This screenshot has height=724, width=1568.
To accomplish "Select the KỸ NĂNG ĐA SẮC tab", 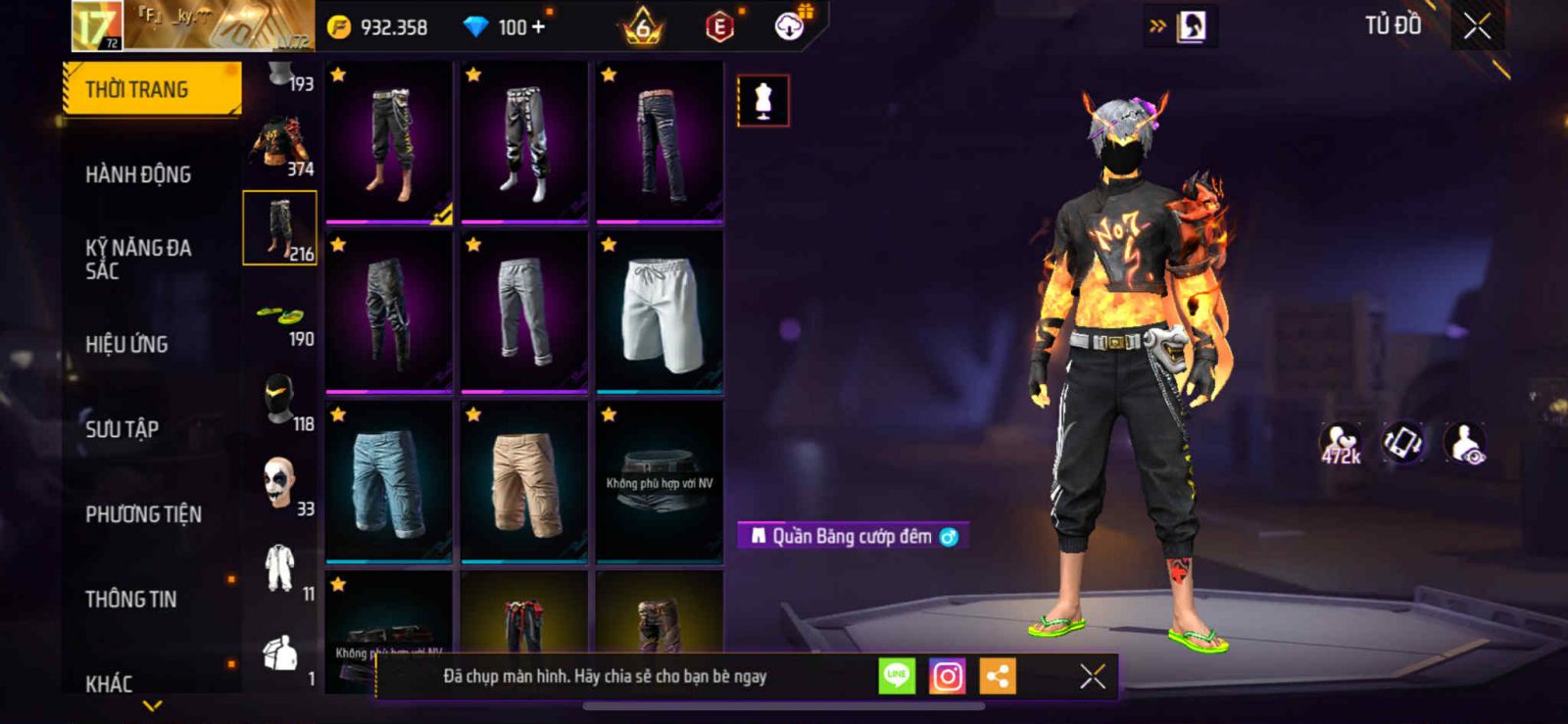I will click(x=138, y=260).
